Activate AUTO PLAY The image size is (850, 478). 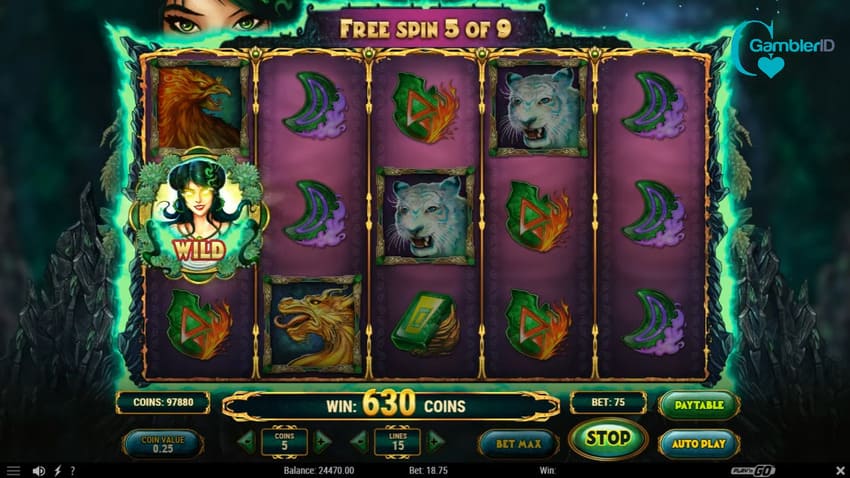[x=699, y=442]
